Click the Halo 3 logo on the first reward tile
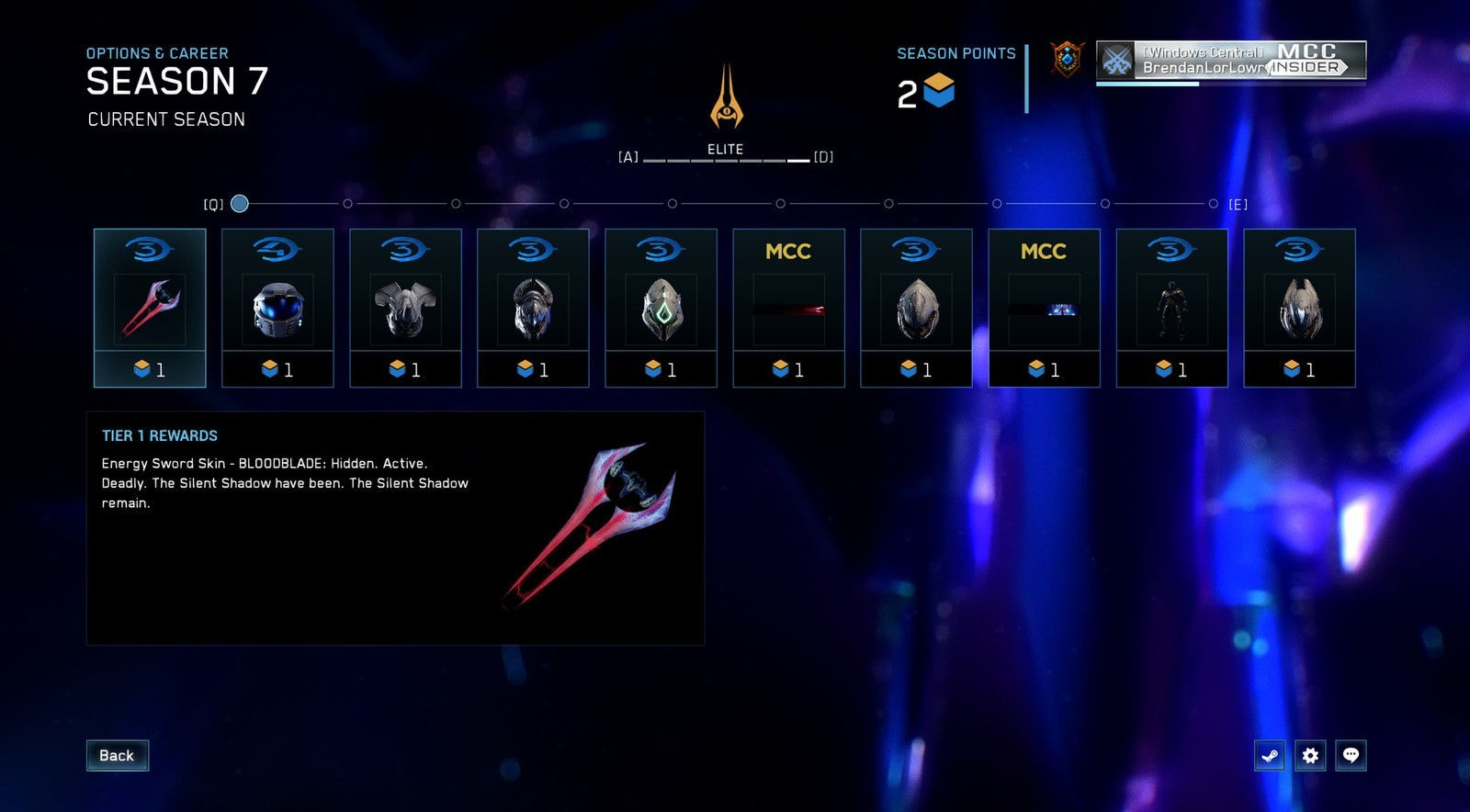Screen dimensions: 1470x812 point(150,247)
